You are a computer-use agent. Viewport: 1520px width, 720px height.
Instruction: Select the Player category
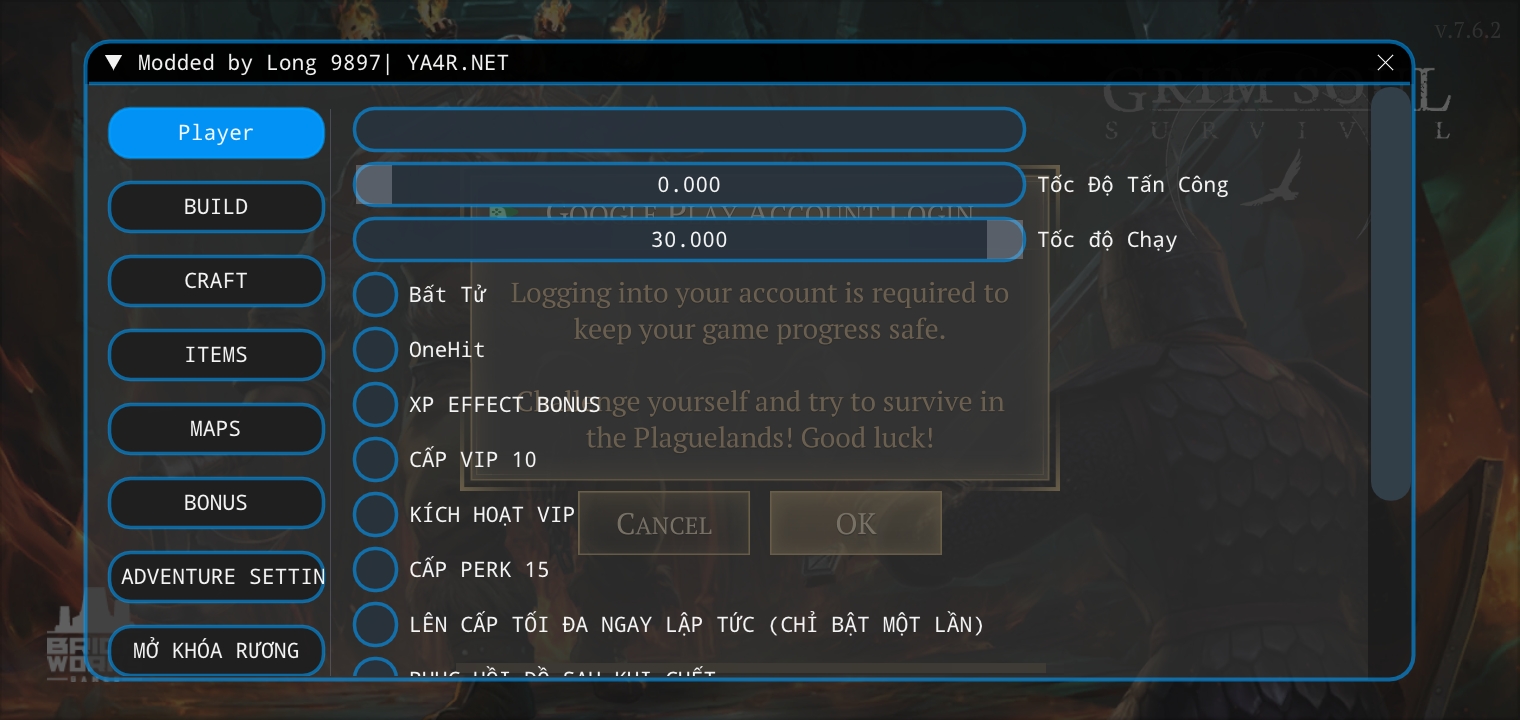click(216, 132)
